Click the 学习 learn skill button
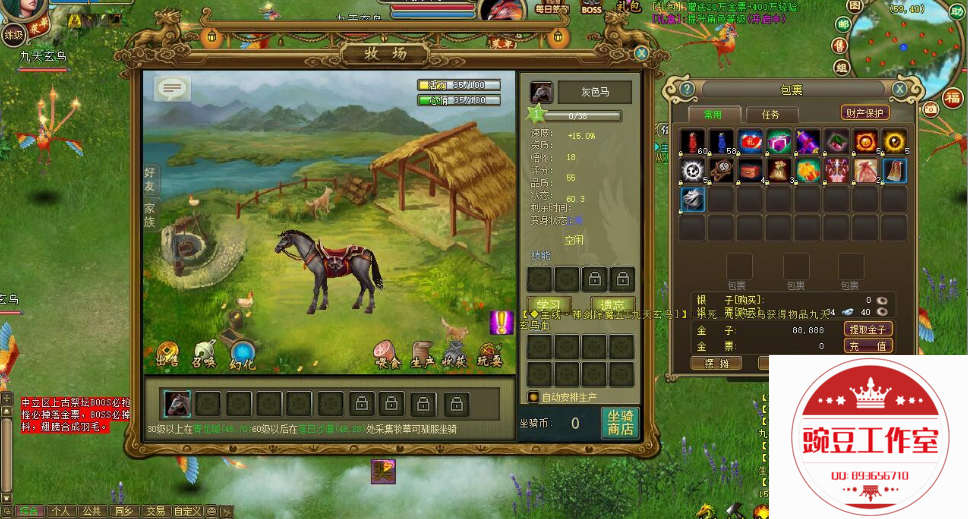The height and width of the screenshot is (519, 968). [x=549, y=305]
